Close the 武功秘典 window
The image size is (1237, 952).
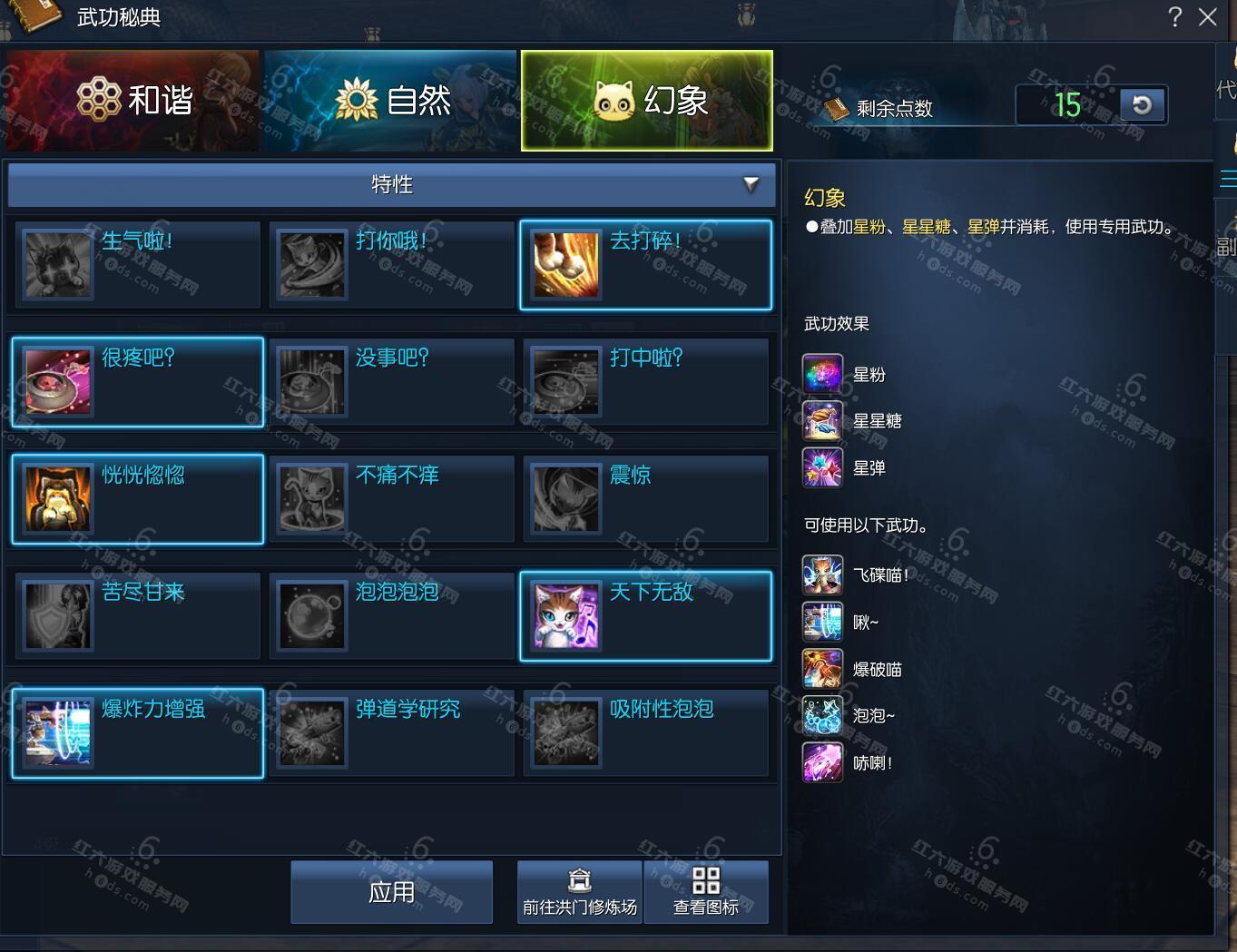1207,16
